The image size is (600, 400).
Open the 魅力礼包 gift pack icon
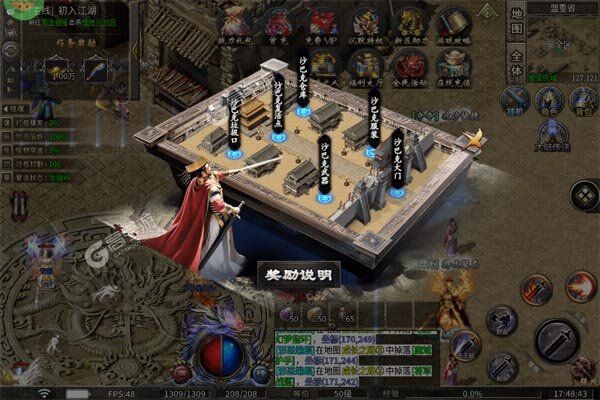pos(234,23)
